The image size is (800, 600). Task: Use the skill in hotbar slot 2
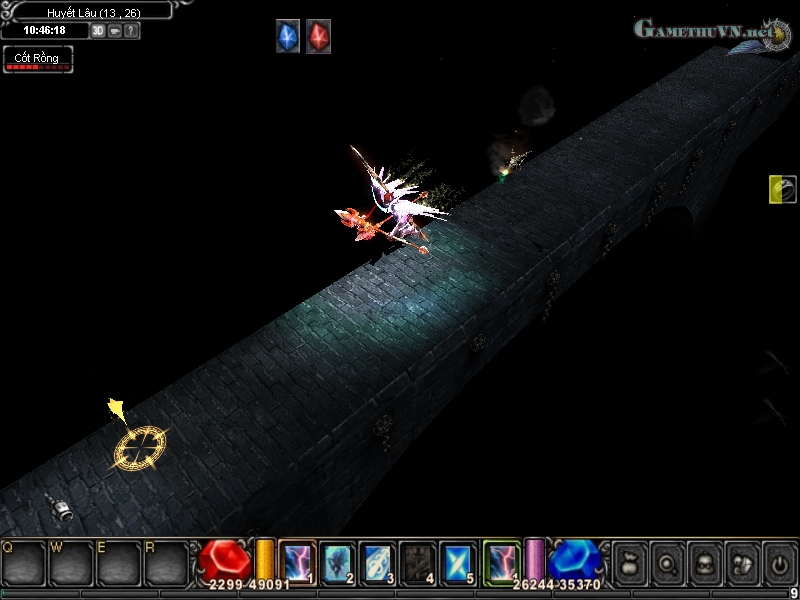click(x=338, y=561)
